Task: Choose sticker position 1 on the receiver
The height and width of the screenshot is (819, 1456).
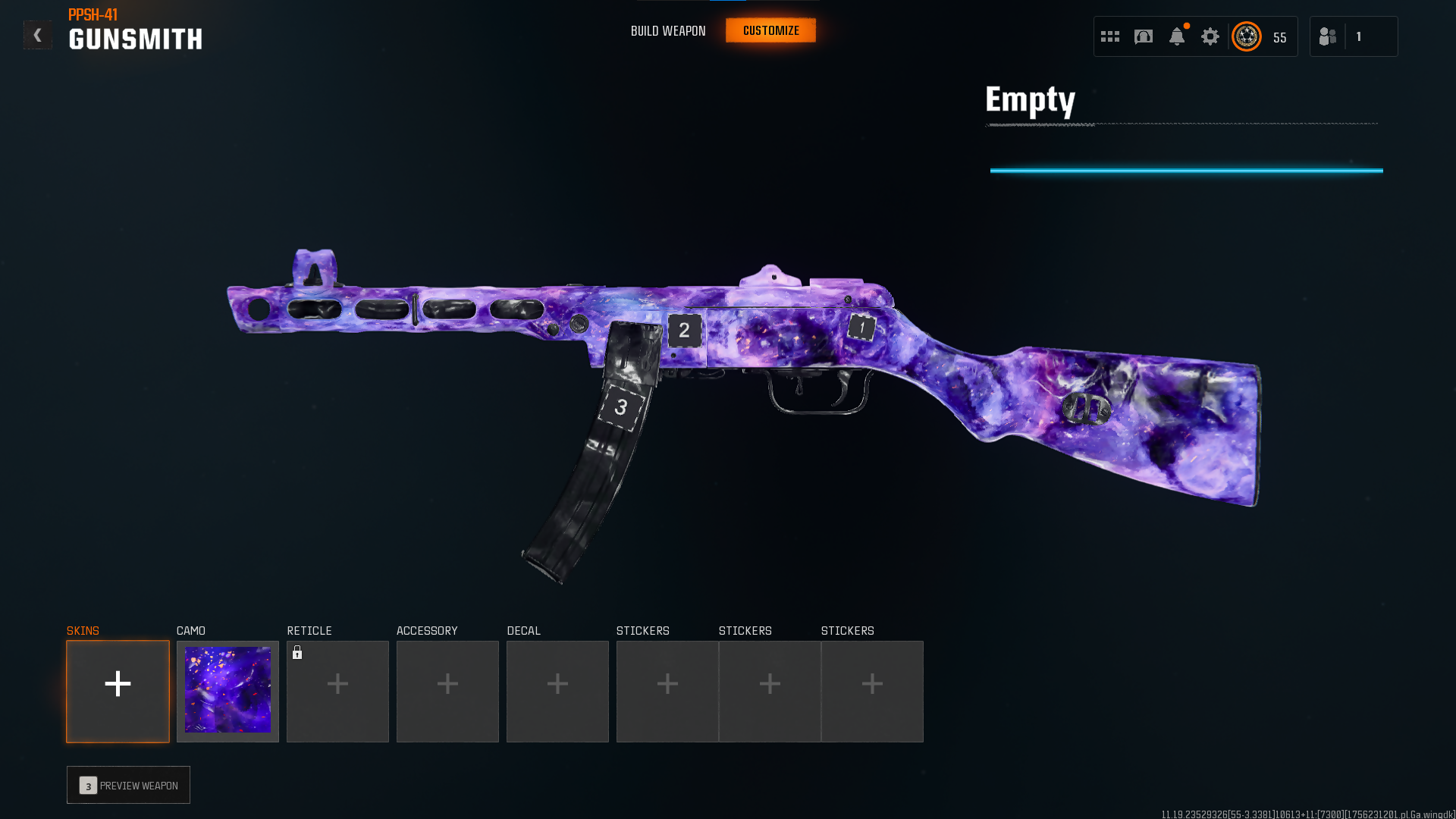Action: click(861, 328)
